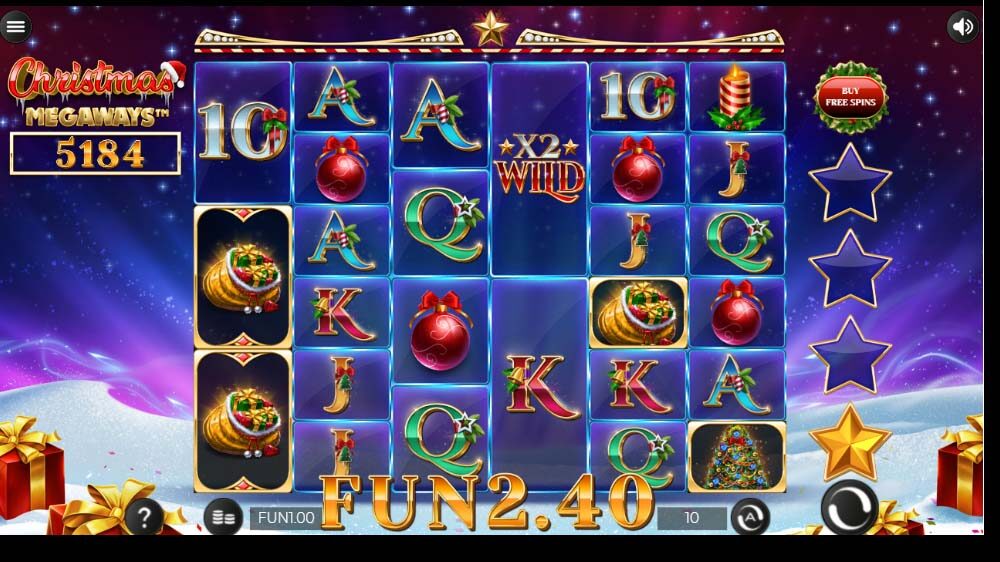The image size is (1000, 562).
Task: Click the Buy Free Spins button
Action: click(x=850, y=96)
